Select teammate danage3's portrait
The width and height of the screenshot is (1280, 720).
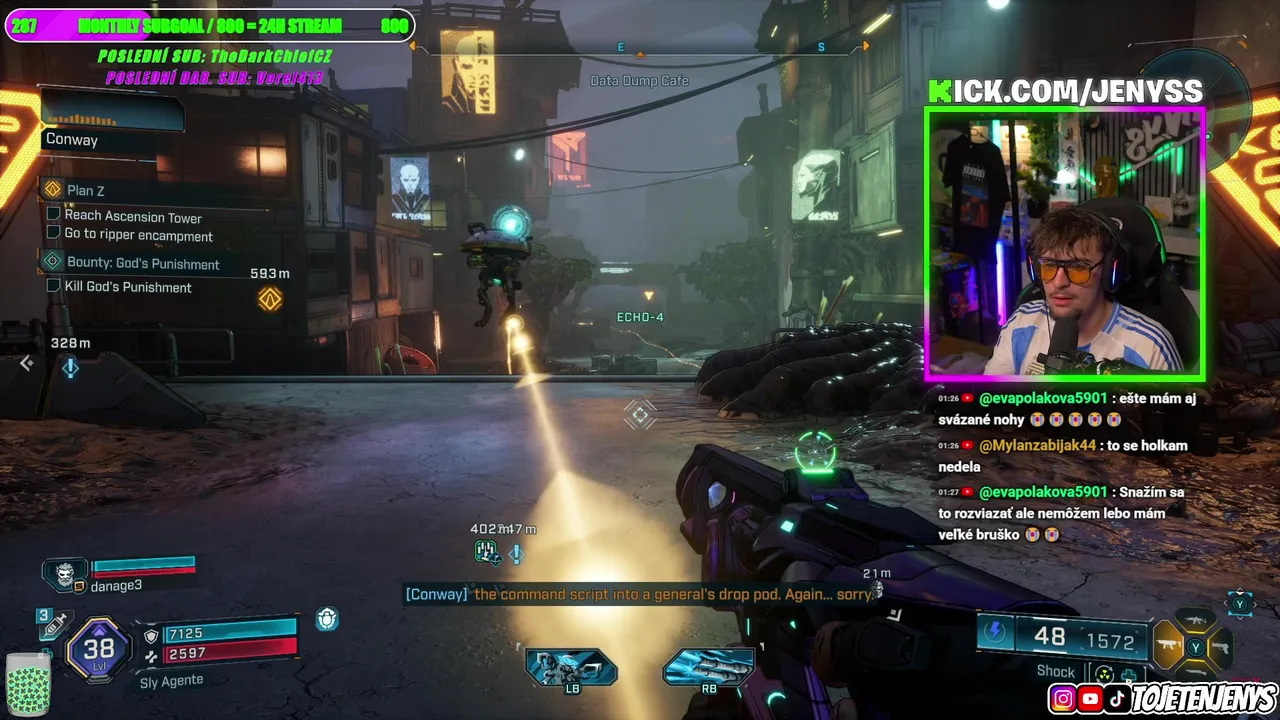[x=65, y=573]
